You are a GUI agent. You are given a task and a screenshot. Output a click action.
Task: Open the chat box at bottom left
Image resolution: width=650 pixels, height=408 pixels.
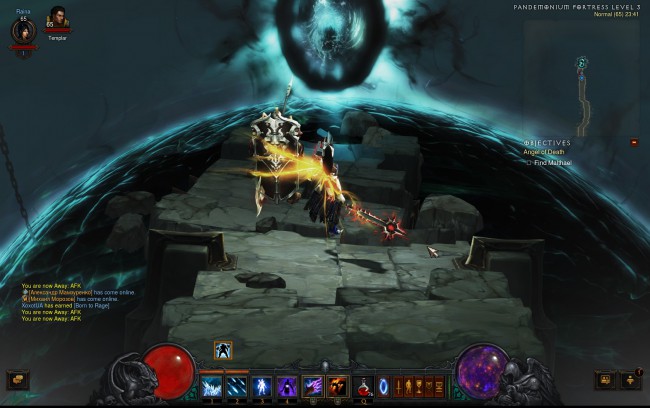pyautogui.click(x=17, y=380)
